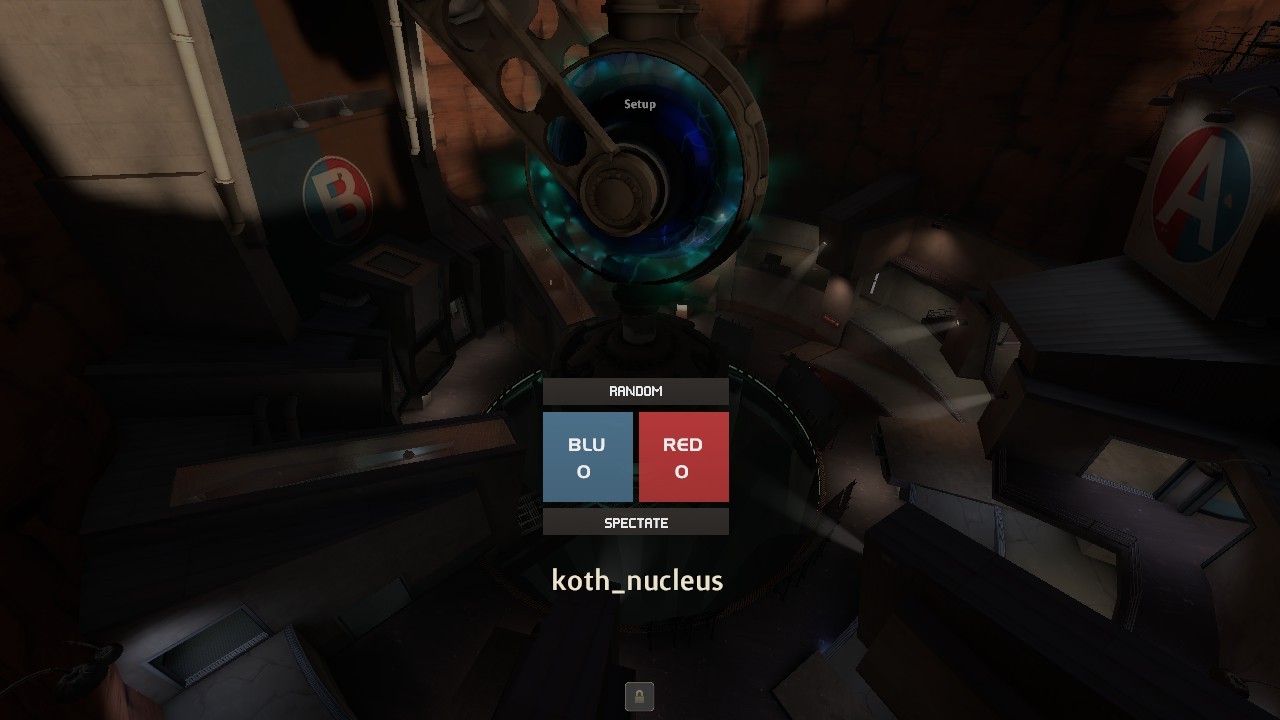1280x720 pixels.
Task: Select the SPECTATE menu entry
Action: coord(636,522)
